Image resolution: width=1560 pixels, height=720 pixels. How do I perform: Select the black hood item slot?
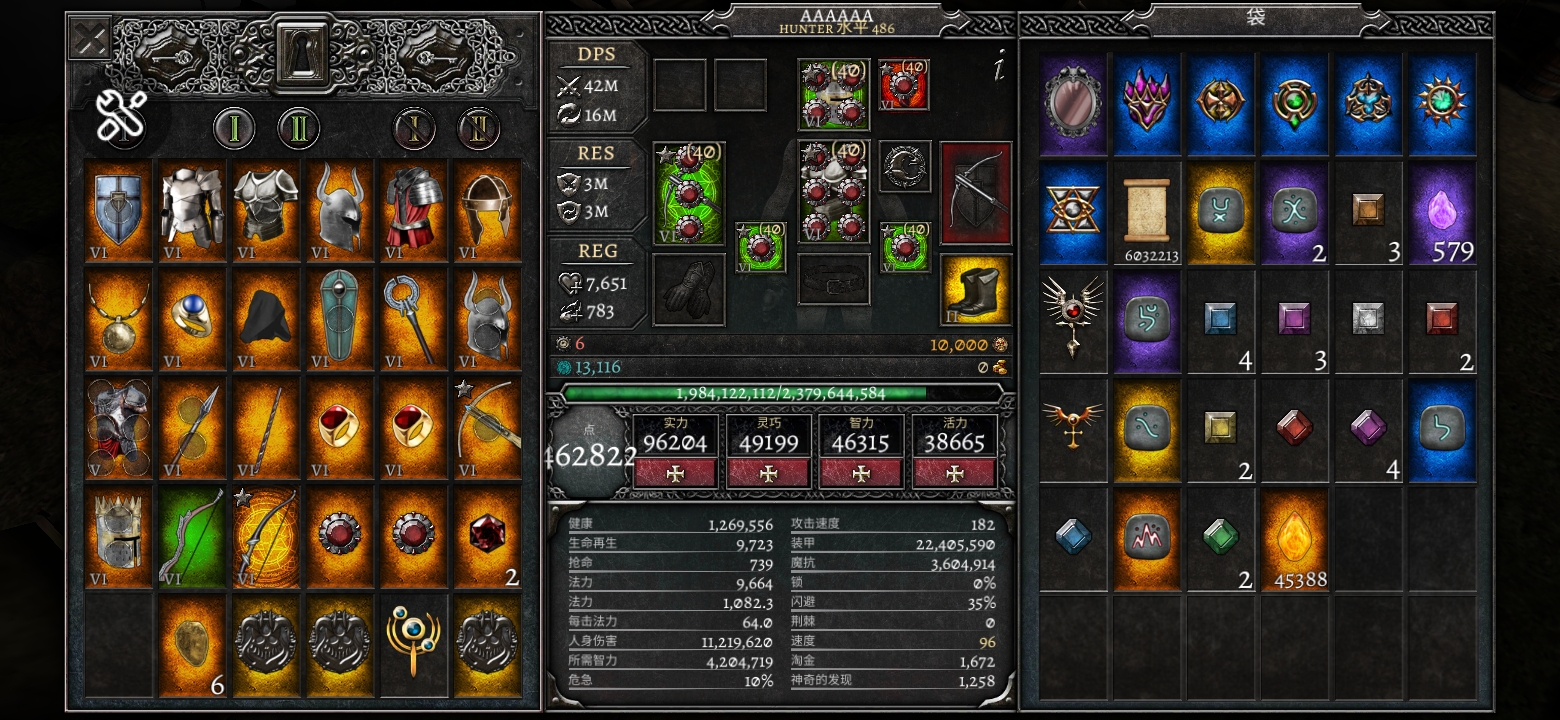tap(266, 319)
